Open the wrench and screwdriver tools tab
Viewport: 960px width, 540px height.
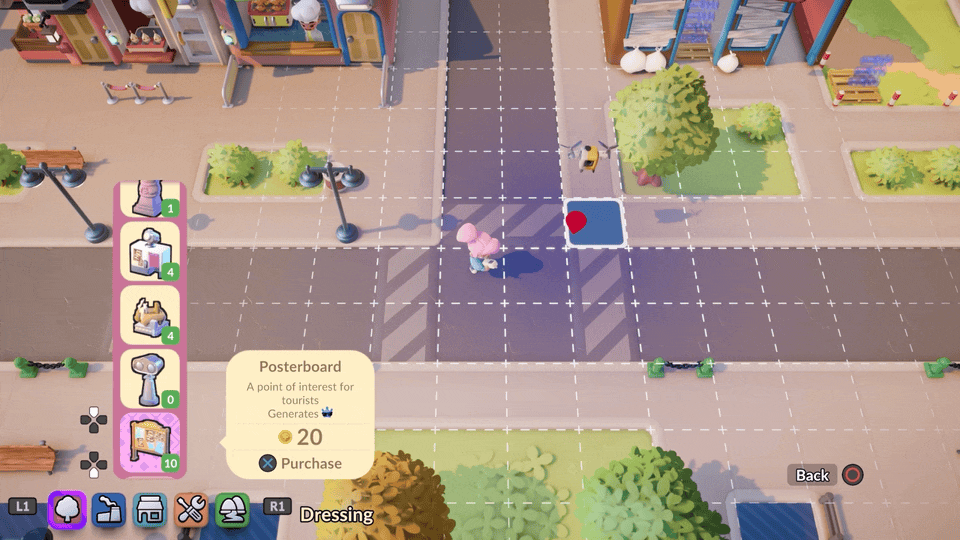(190, 510)
